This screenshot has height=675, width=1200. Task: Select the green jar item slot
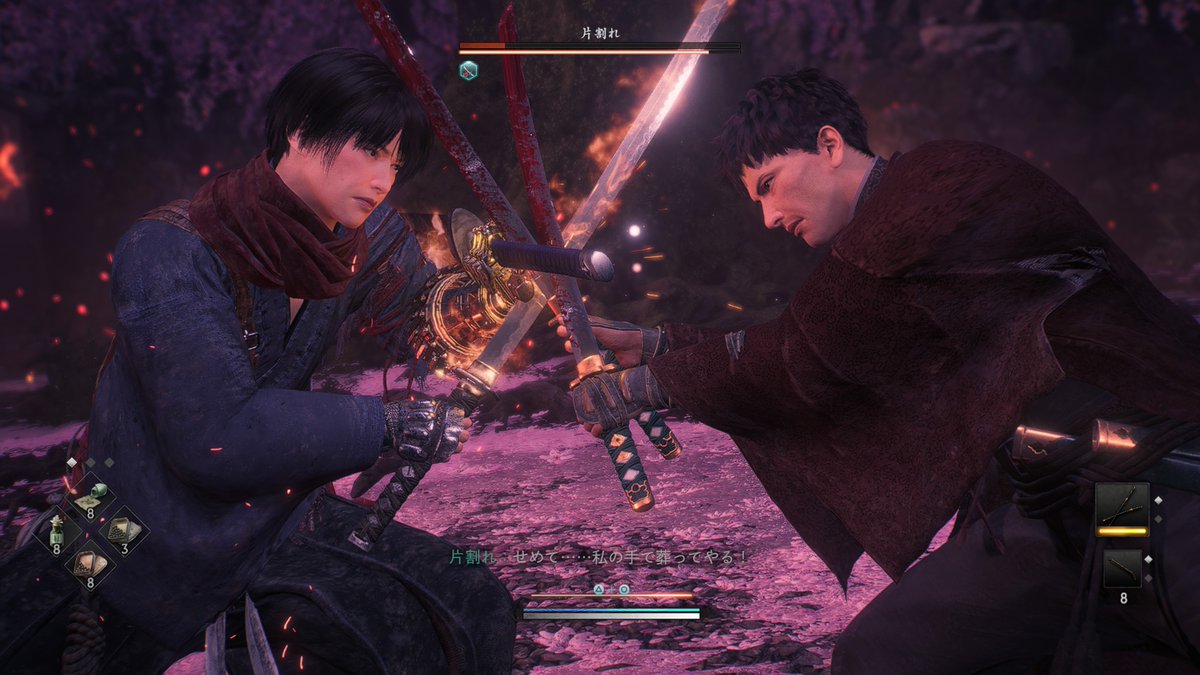pos(91,497)
